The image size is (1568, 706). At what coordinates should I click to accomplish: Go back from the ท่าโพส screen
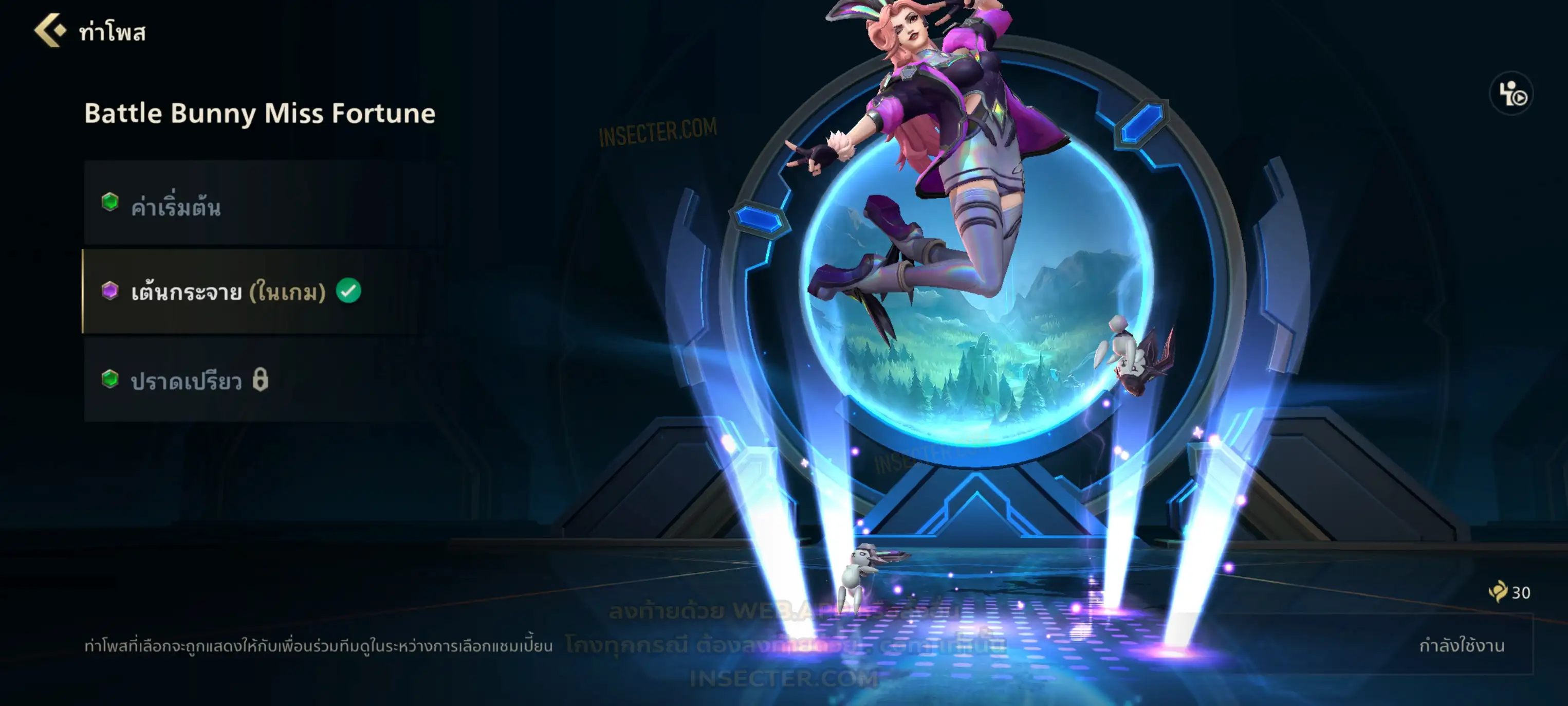(50, 30)
